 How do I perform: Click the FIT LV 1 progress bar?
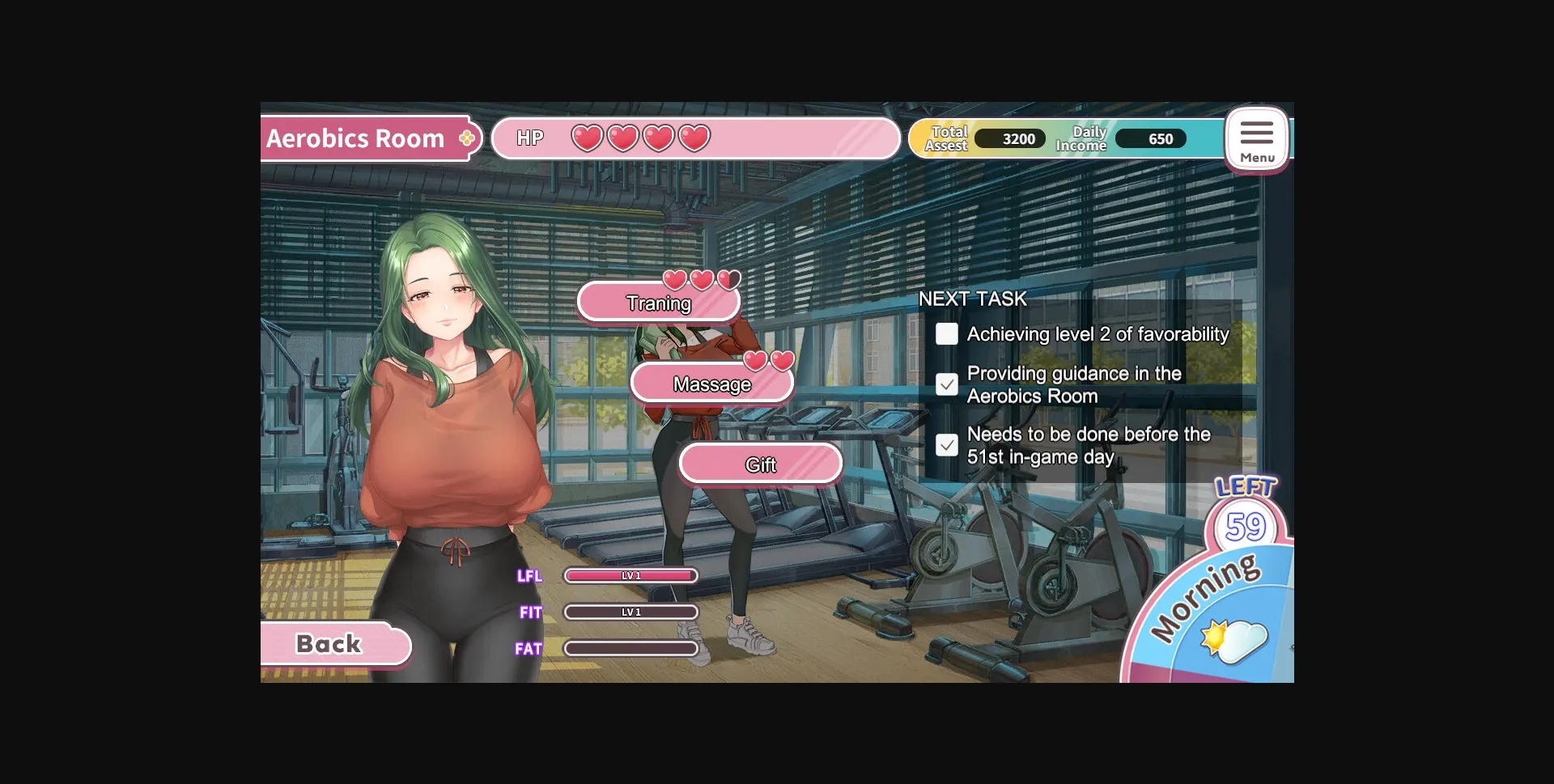tap(631, 612)
